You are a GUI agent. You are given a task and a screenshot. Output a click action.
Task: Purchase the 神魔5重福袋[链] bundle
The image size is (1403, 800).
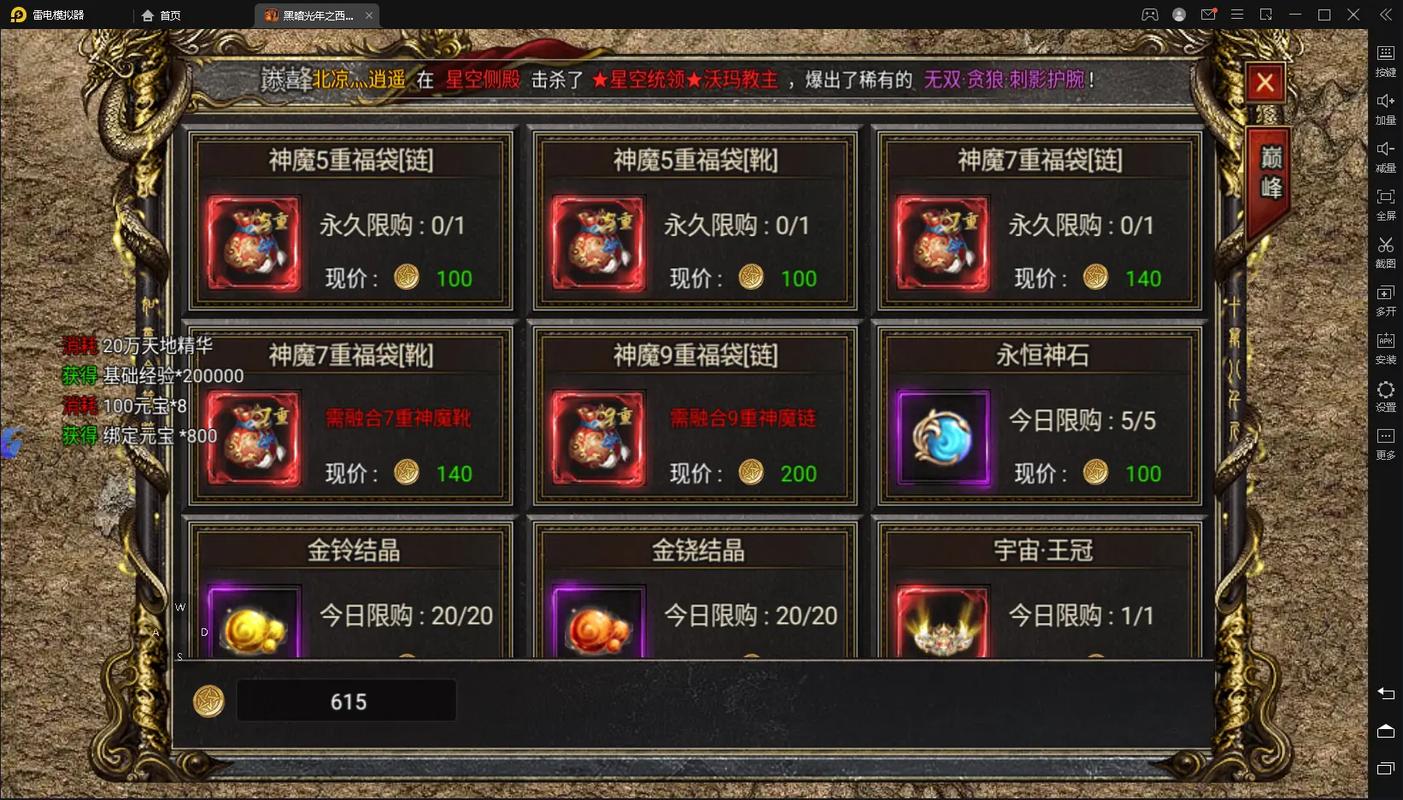(349, 220)
